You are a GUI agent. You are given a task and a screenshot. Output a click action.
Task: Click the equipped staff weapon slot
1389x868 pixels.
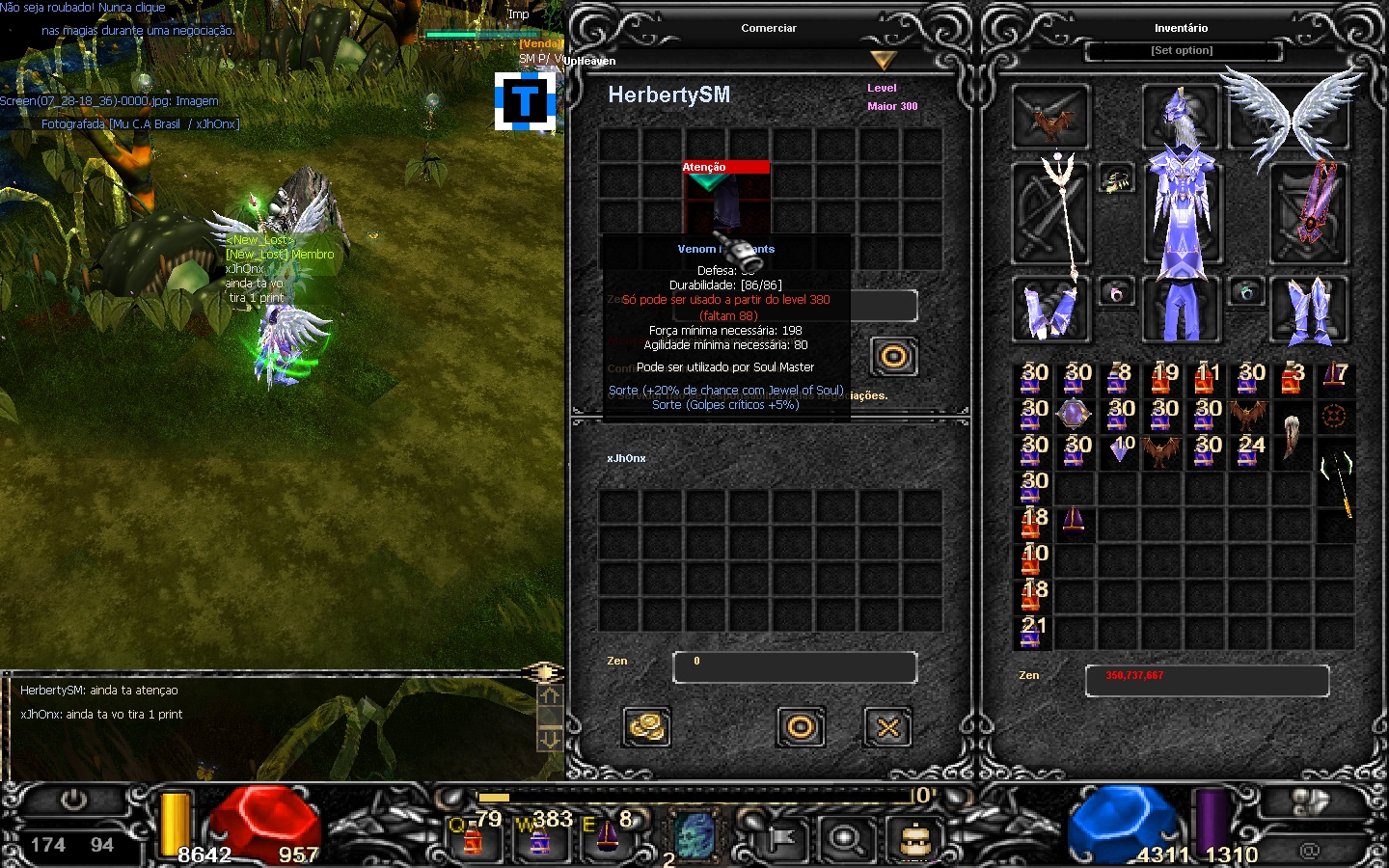(1050, 214)
